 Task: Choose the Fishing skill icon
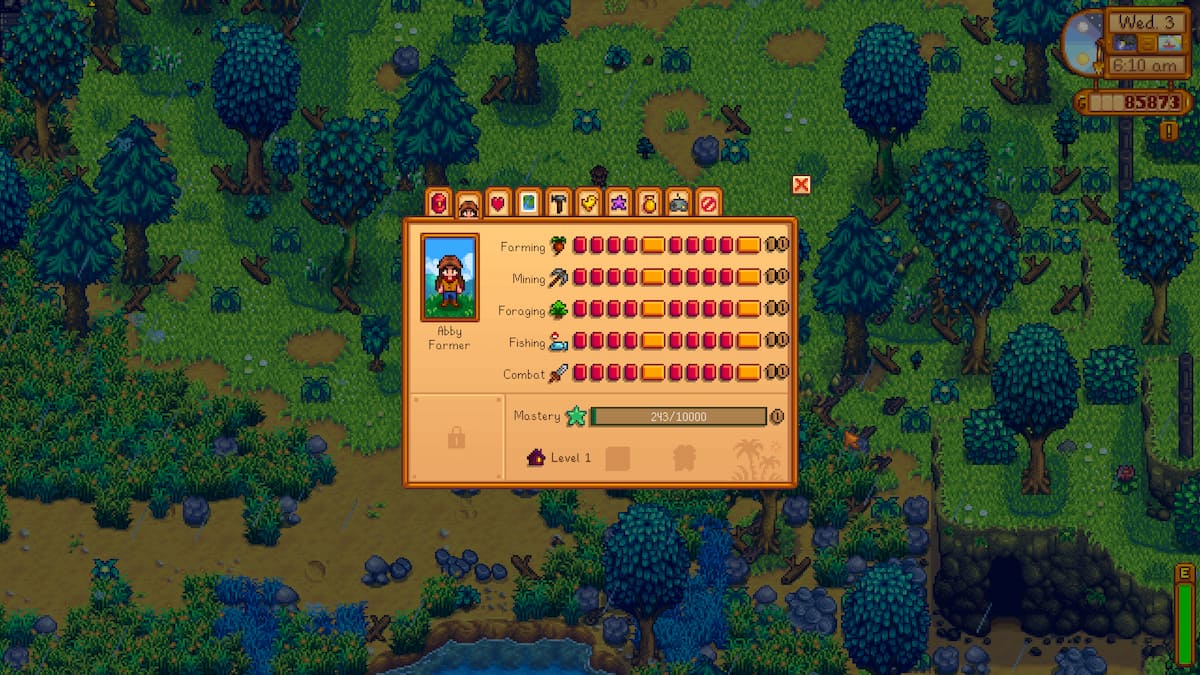coord(558,342)
